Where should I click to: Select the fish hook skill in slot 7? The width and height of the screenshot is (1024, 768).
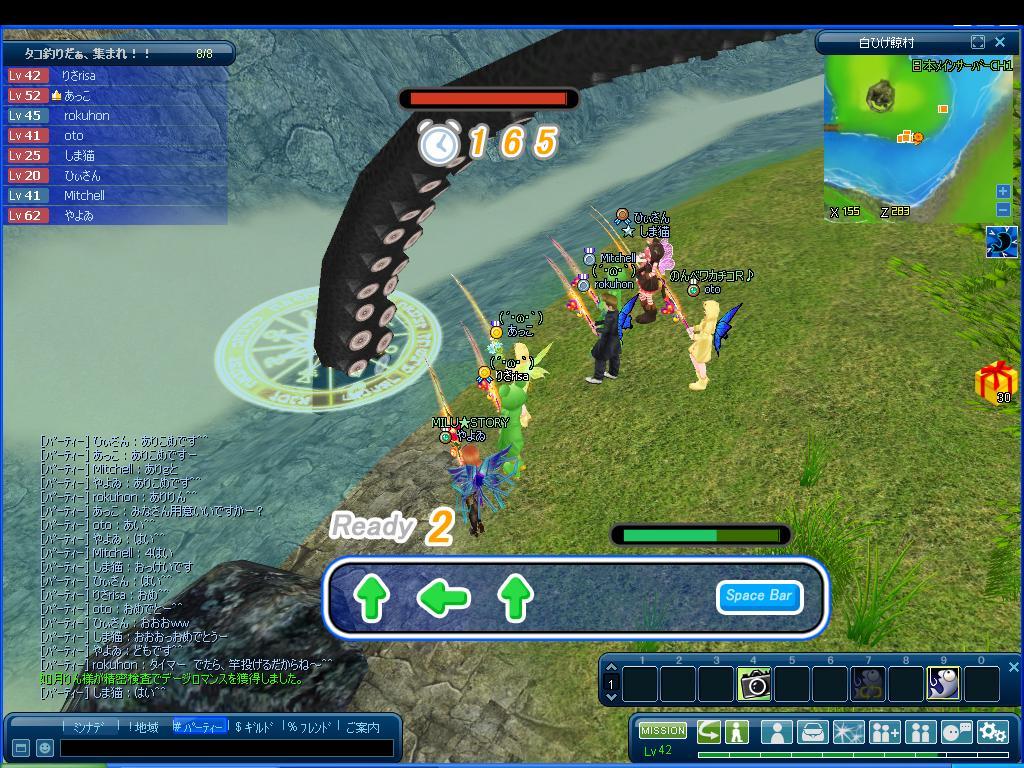tap(867, 684)
